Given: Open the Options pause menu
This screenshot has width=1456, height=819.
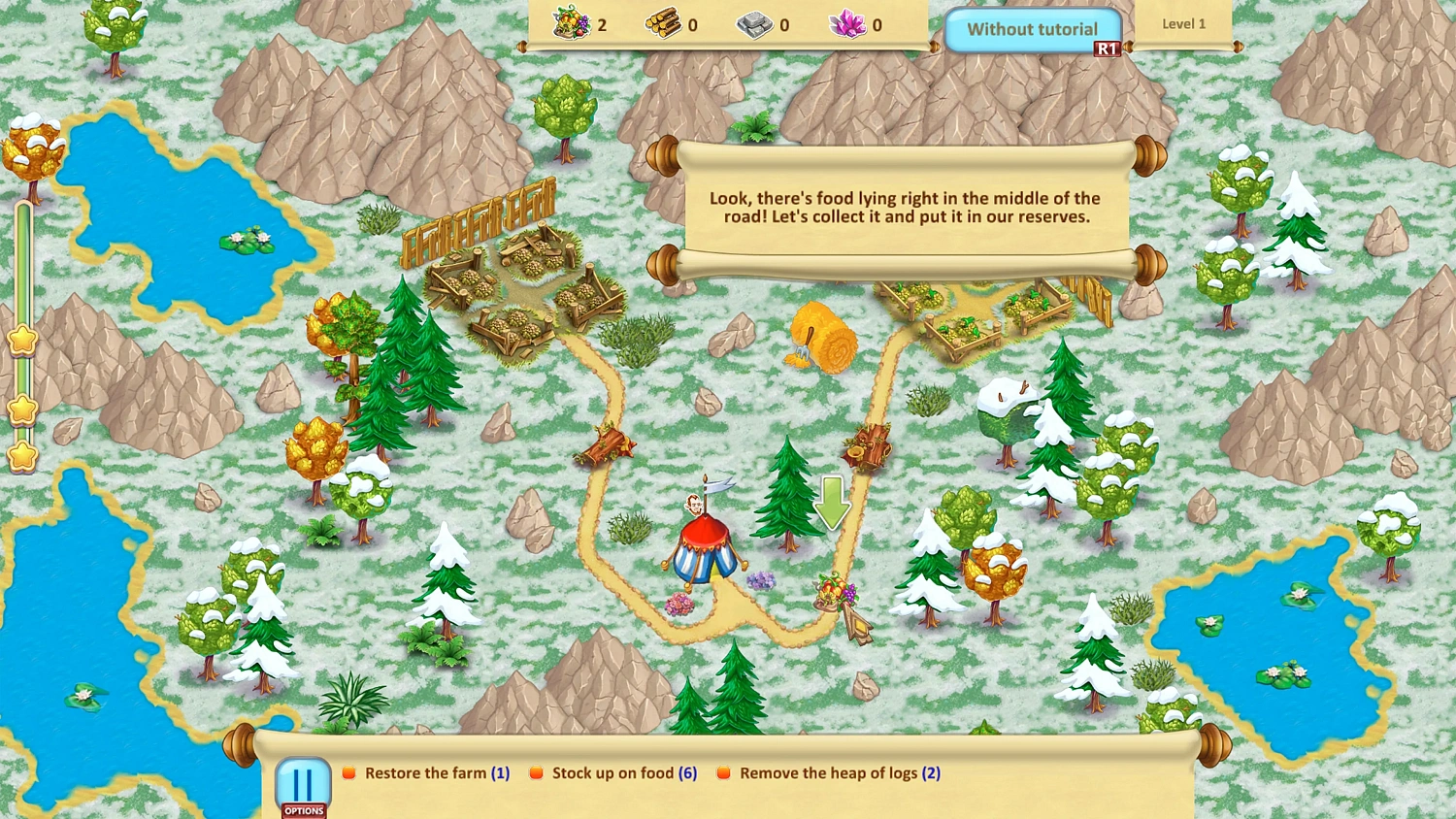Looking at the screenshot, I should pyautogui.click(x=303, y=784).
